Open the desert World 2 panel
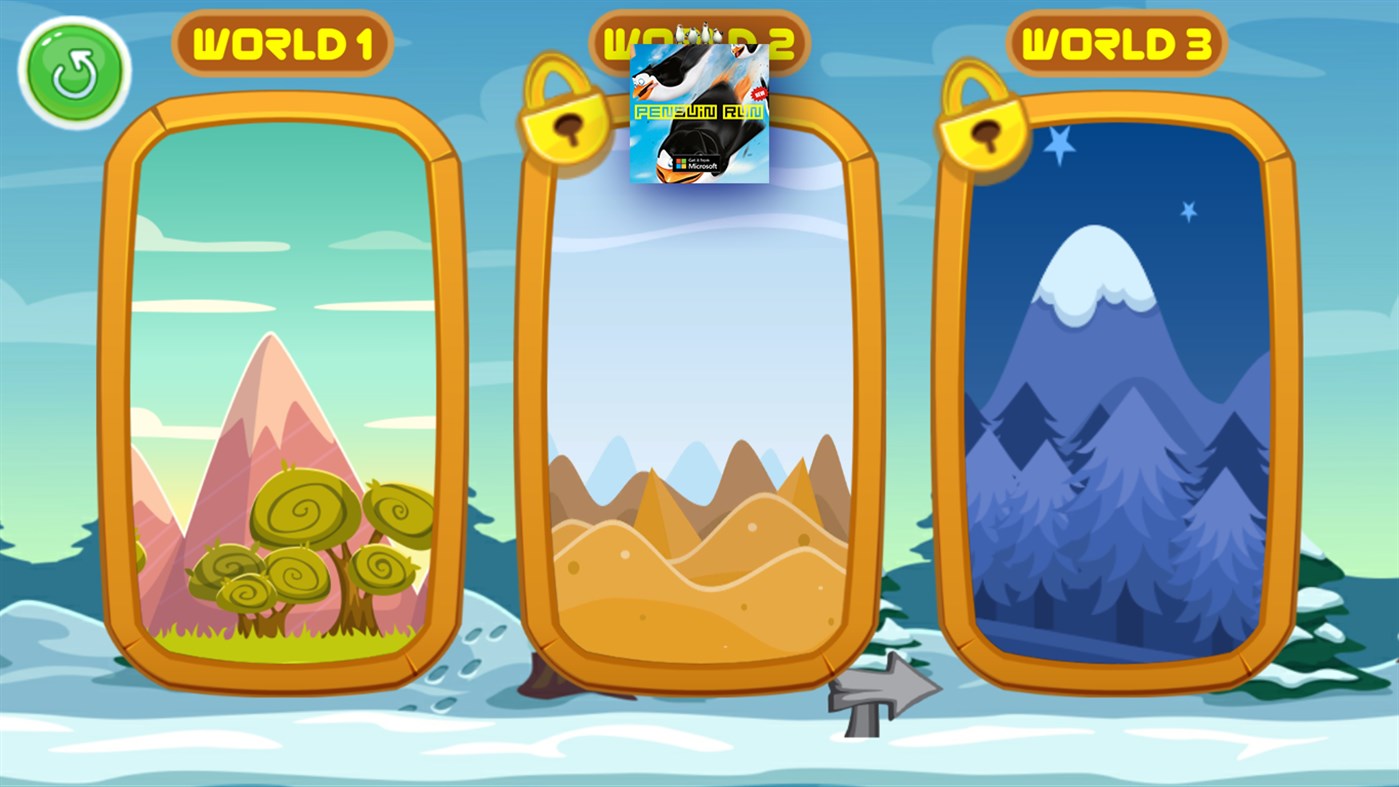Screen dimensions: 1399x787 point(700,450)
